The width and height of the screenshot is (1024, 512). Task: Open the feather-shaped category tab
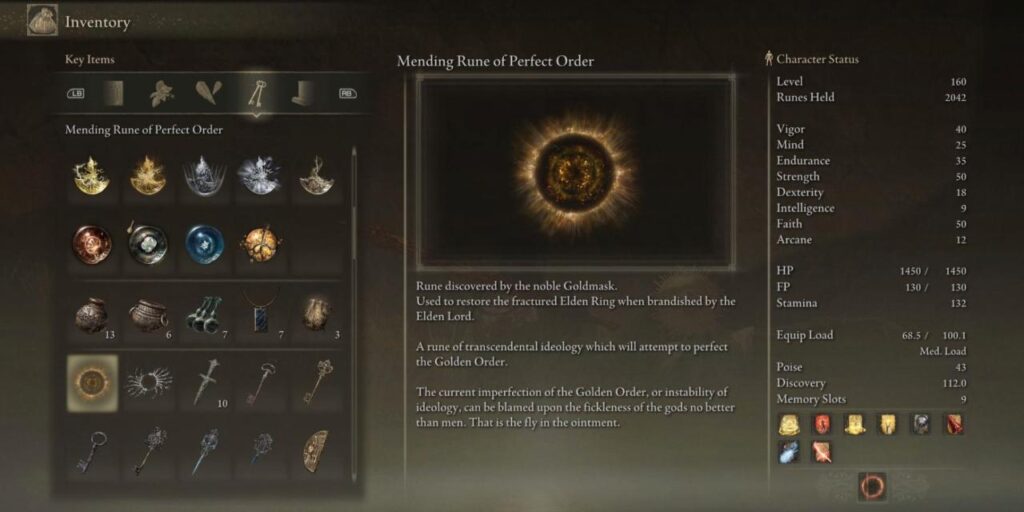209,93
